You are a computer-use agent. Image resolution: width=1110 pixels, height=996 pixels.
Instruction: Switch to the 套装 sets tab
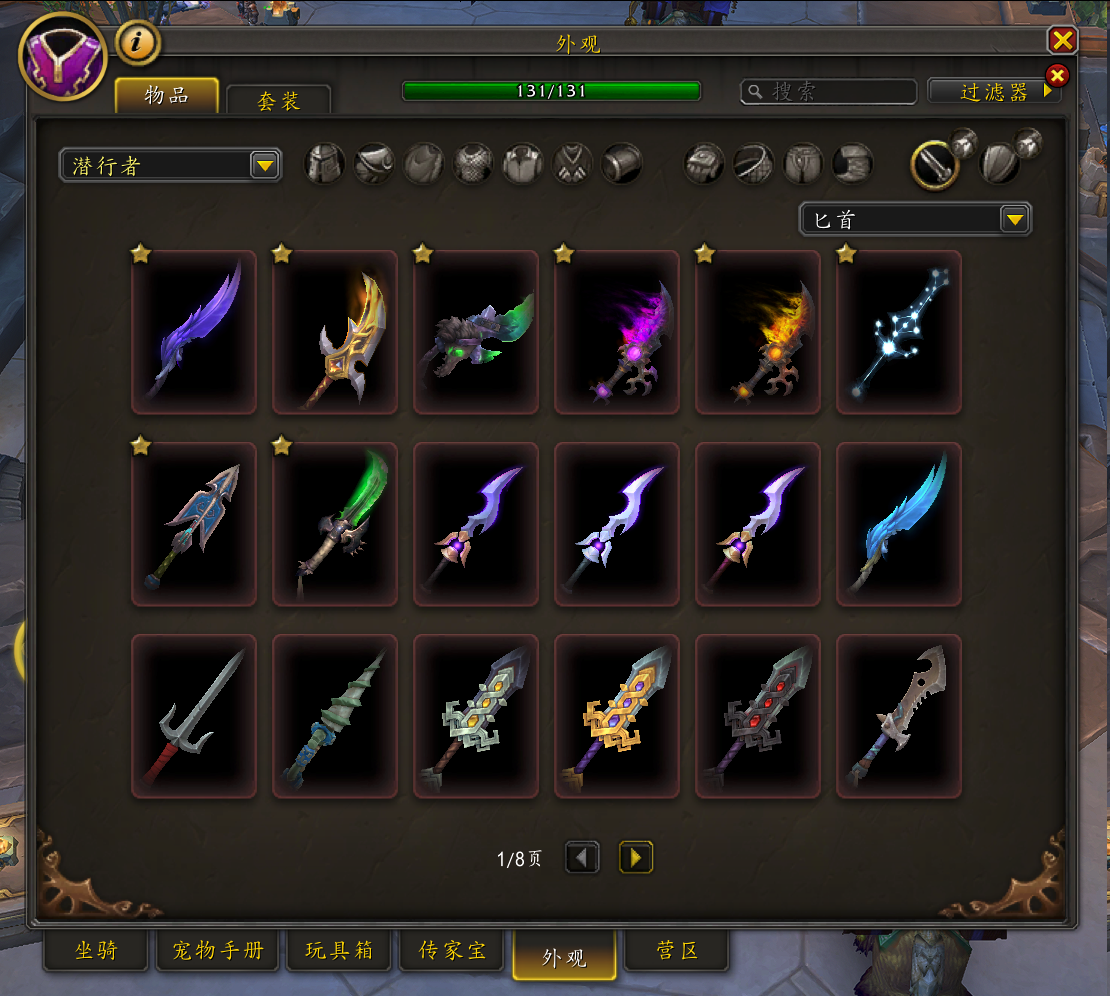pos(278,100)
